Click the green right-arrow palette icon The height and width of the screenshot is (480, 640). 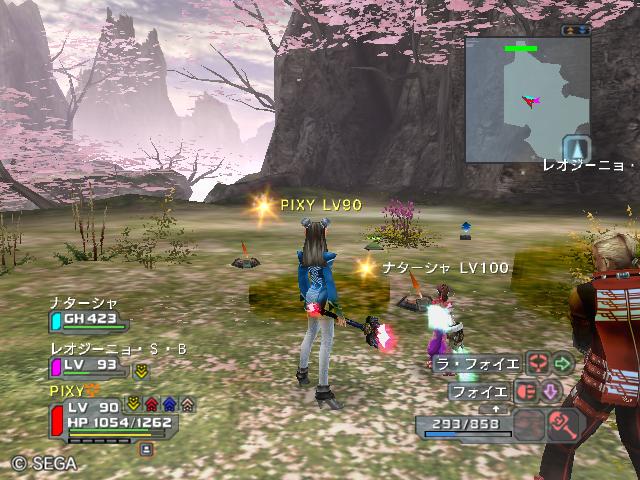(562, 364)
